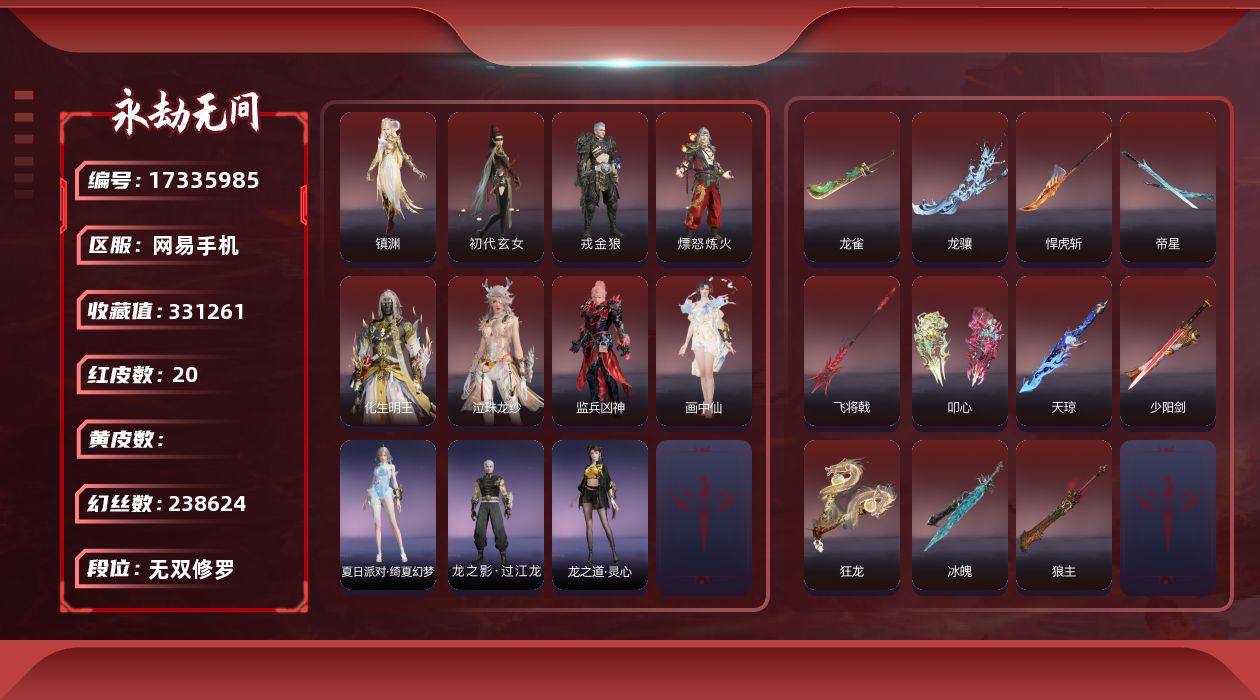
Task: Select the 镇渊 character skin card
Action: pyautogui.click(x=388, y=186)
